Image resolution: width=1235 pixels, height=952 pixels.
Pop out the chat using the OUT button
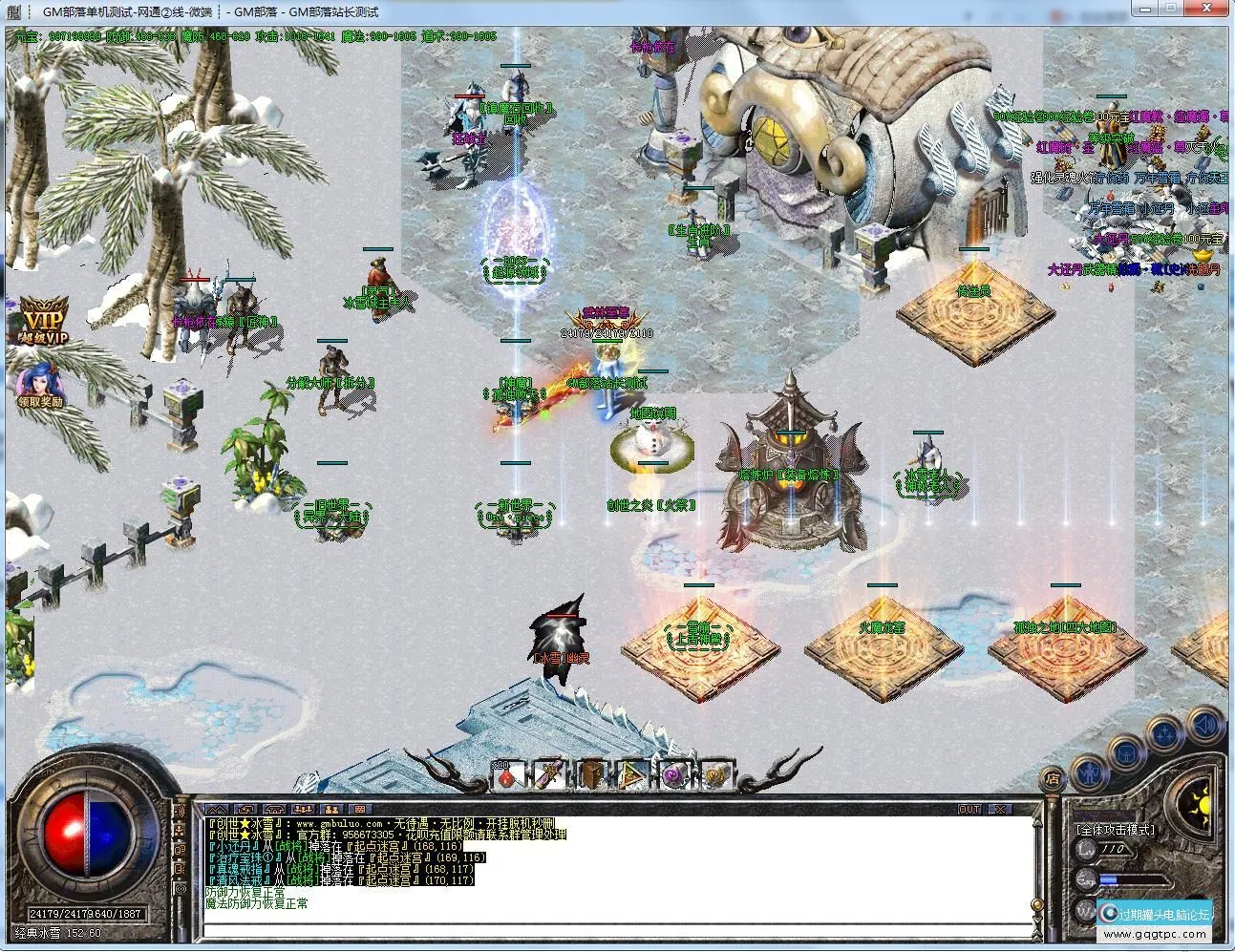tap(969, 808)
